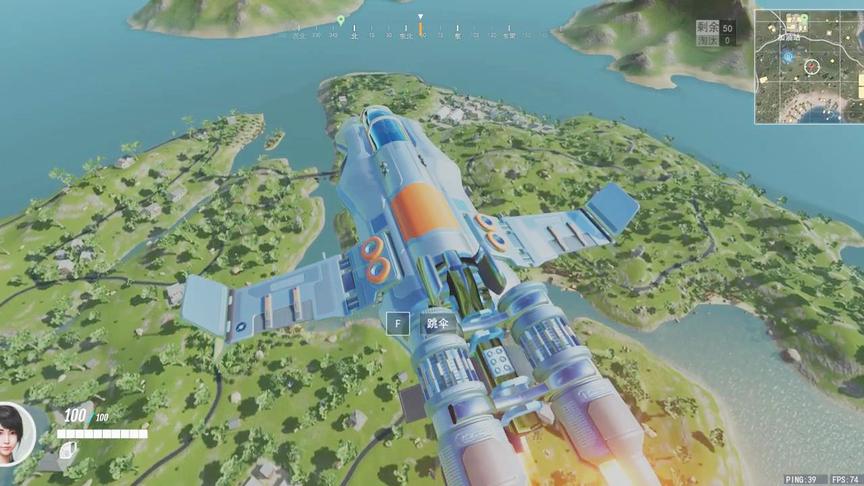This screenshot has height=486, width=864.
Task: Click the green waypoint pin on compass
Action: point(341,20)
